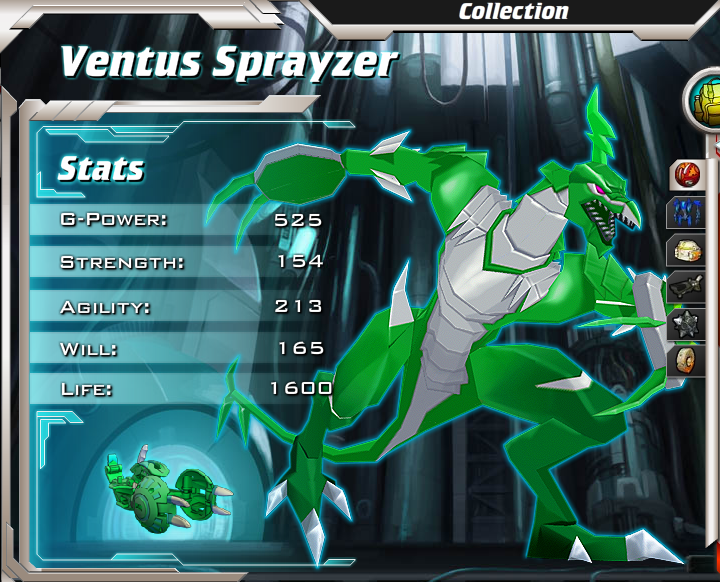The width and height of the screenshot is (720, 584).
Task: Click the green Sprayzer toy thumbnail
Action: [166, 488]
